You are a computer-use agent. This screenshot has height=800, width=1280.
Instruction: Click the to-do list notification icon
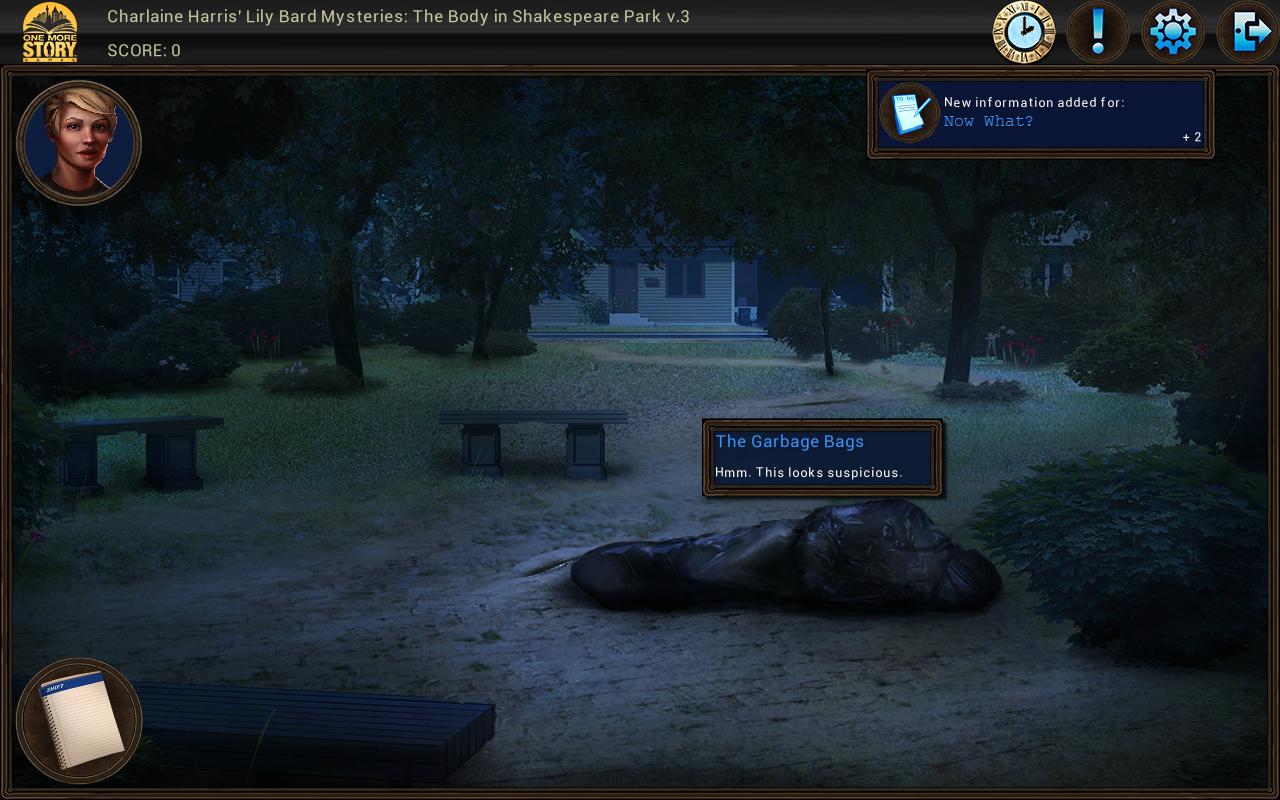tap(909, 113)
